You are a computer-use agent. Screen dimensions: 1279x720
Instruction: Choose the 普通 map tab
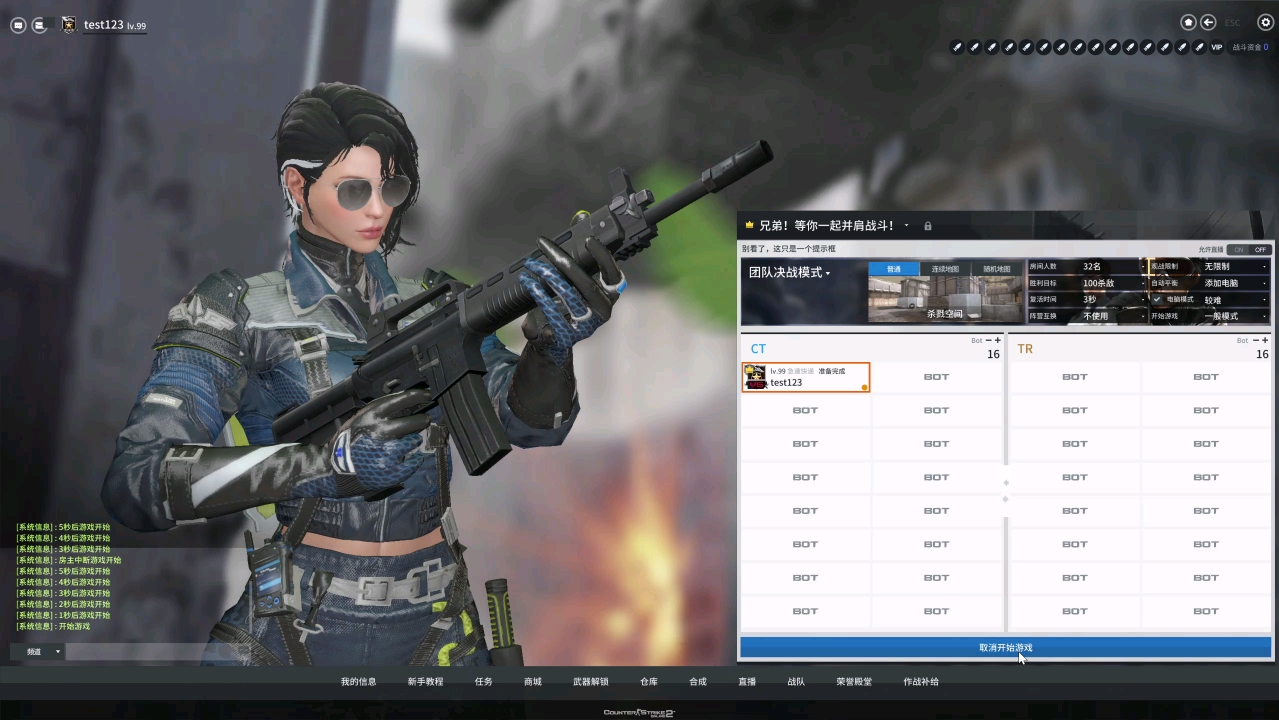click(894, 269)
